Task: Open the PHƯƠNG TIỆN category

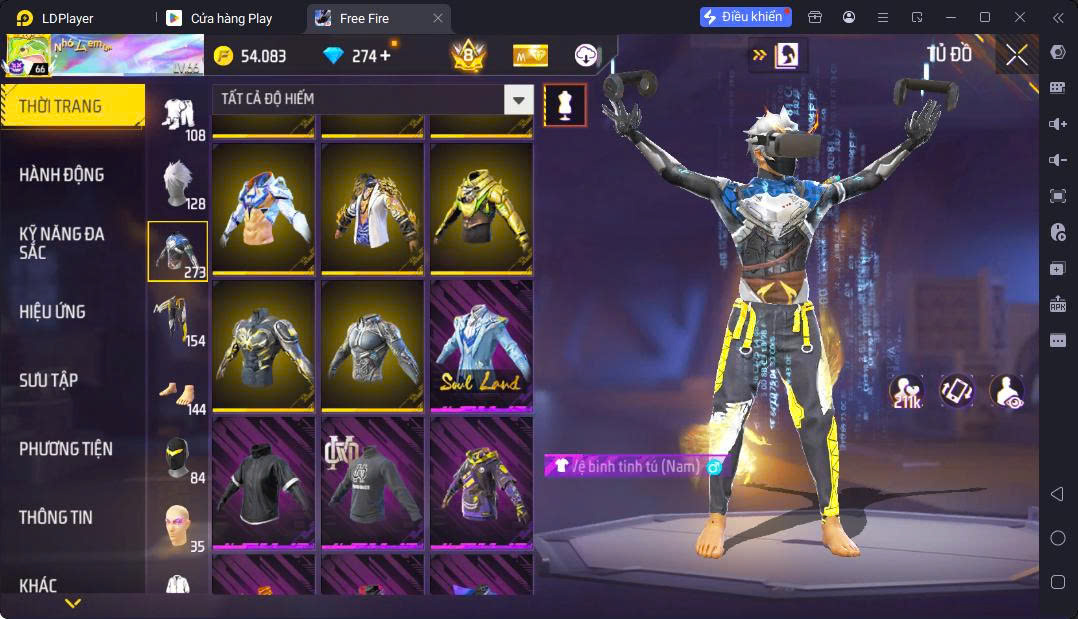Action: click(x=66, y=449)
